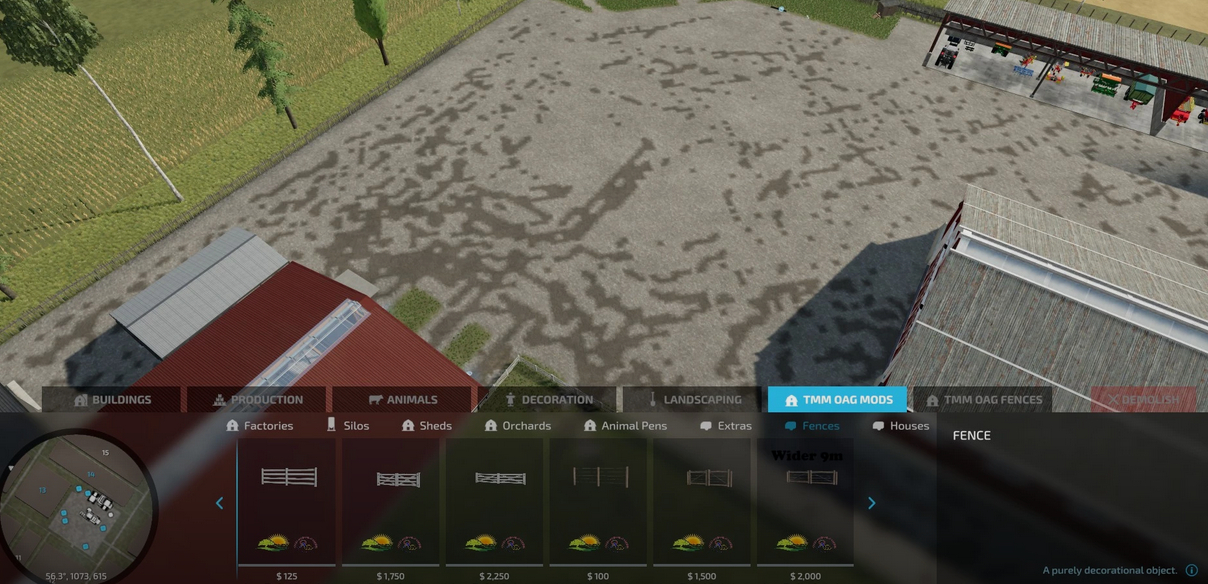The image size is (1208, 584).
Task: Choose the Wider 9m gate priced $2,000
Action: pos(808,502)
